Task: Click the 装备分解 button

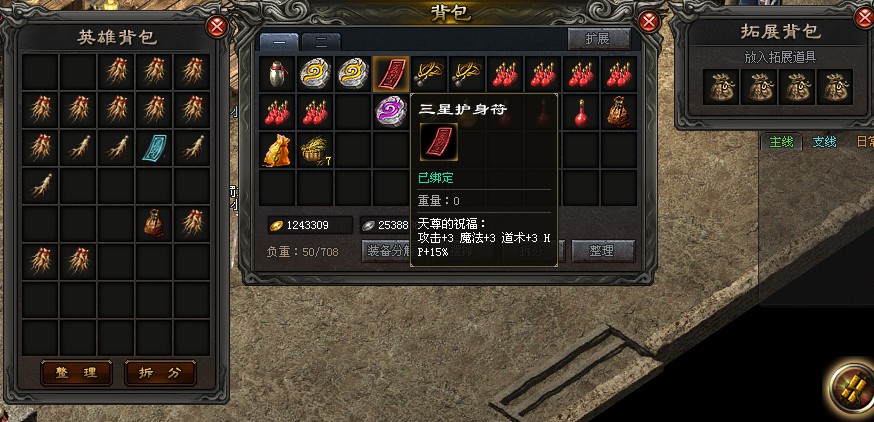Action: pos(385,251)
